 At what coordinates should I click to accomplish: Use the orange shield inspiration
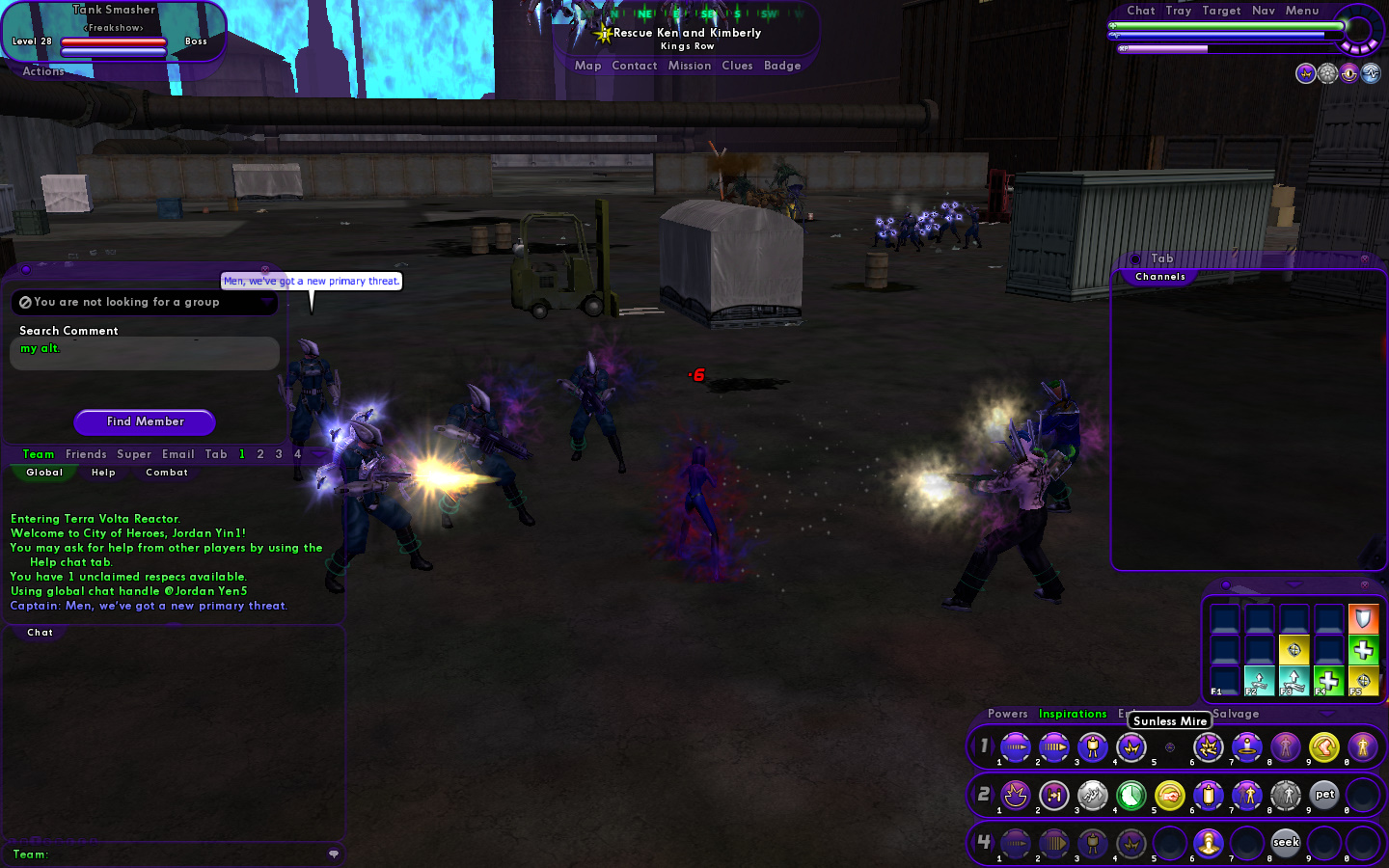point(1363,617)
